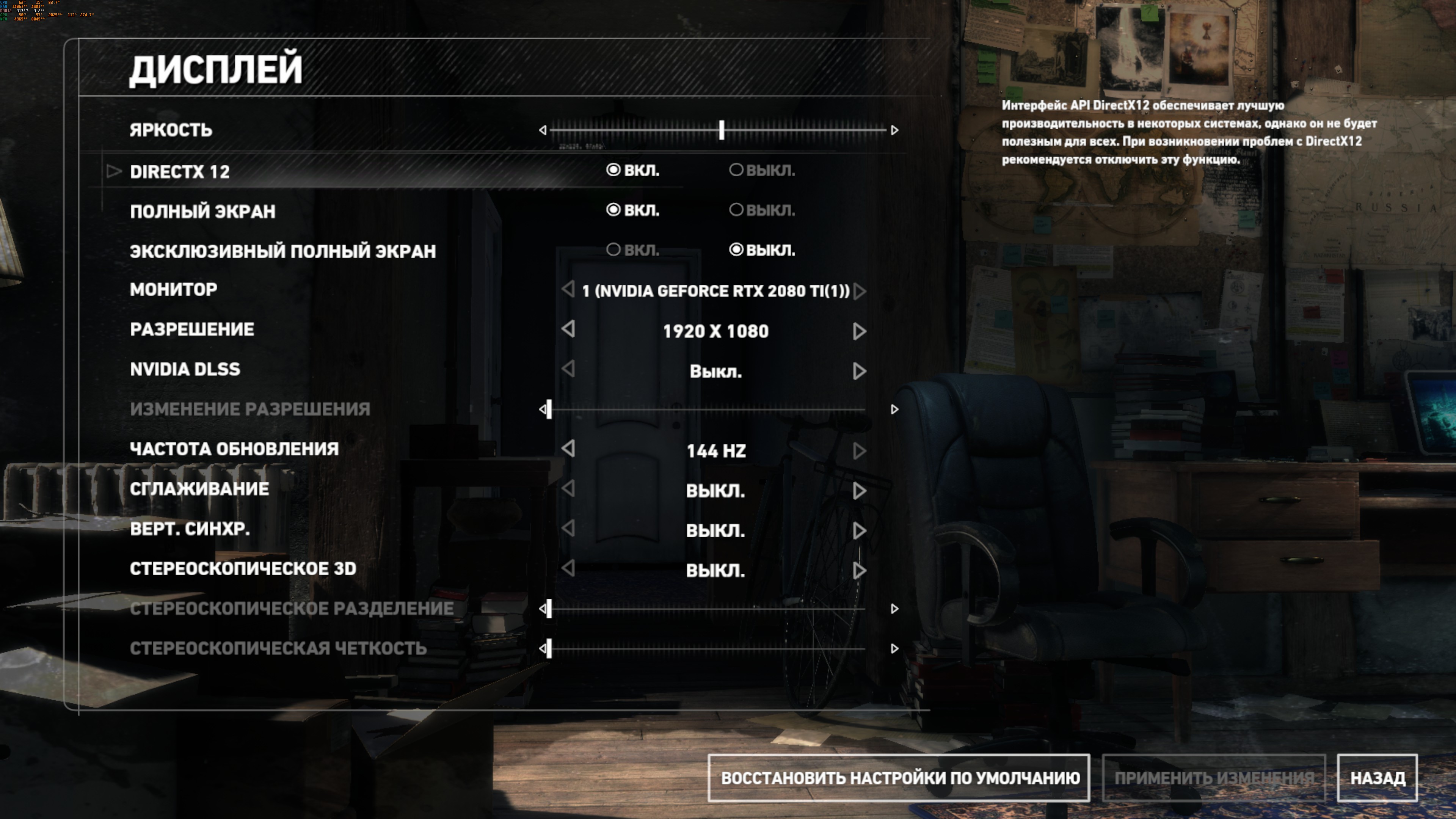Advance stereoscopic 3D to next option
This screenshot has width=1456, height=819.
point(859,570)
